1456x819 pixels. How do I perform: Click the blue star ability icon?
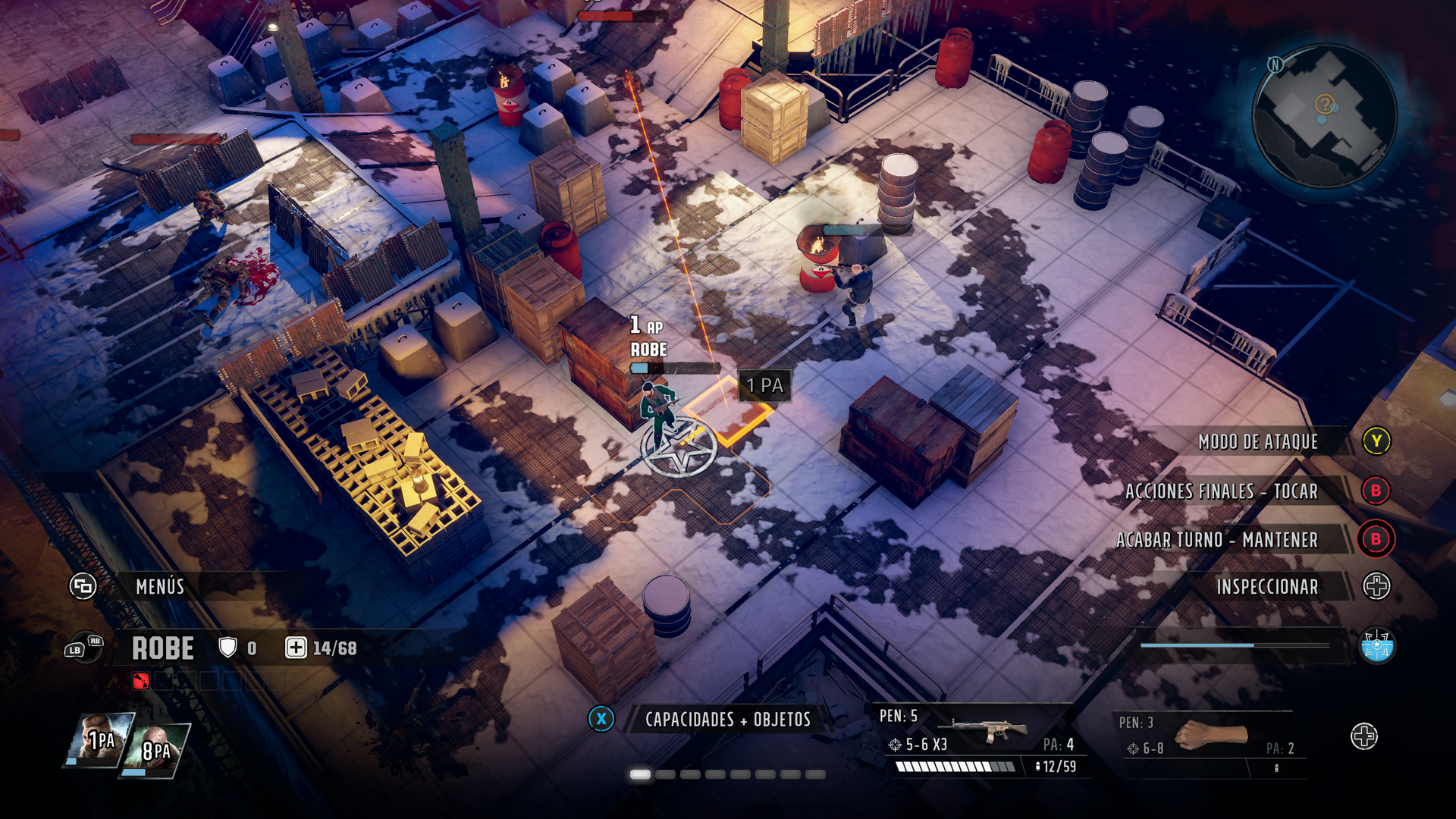(x=1376, y=646)
